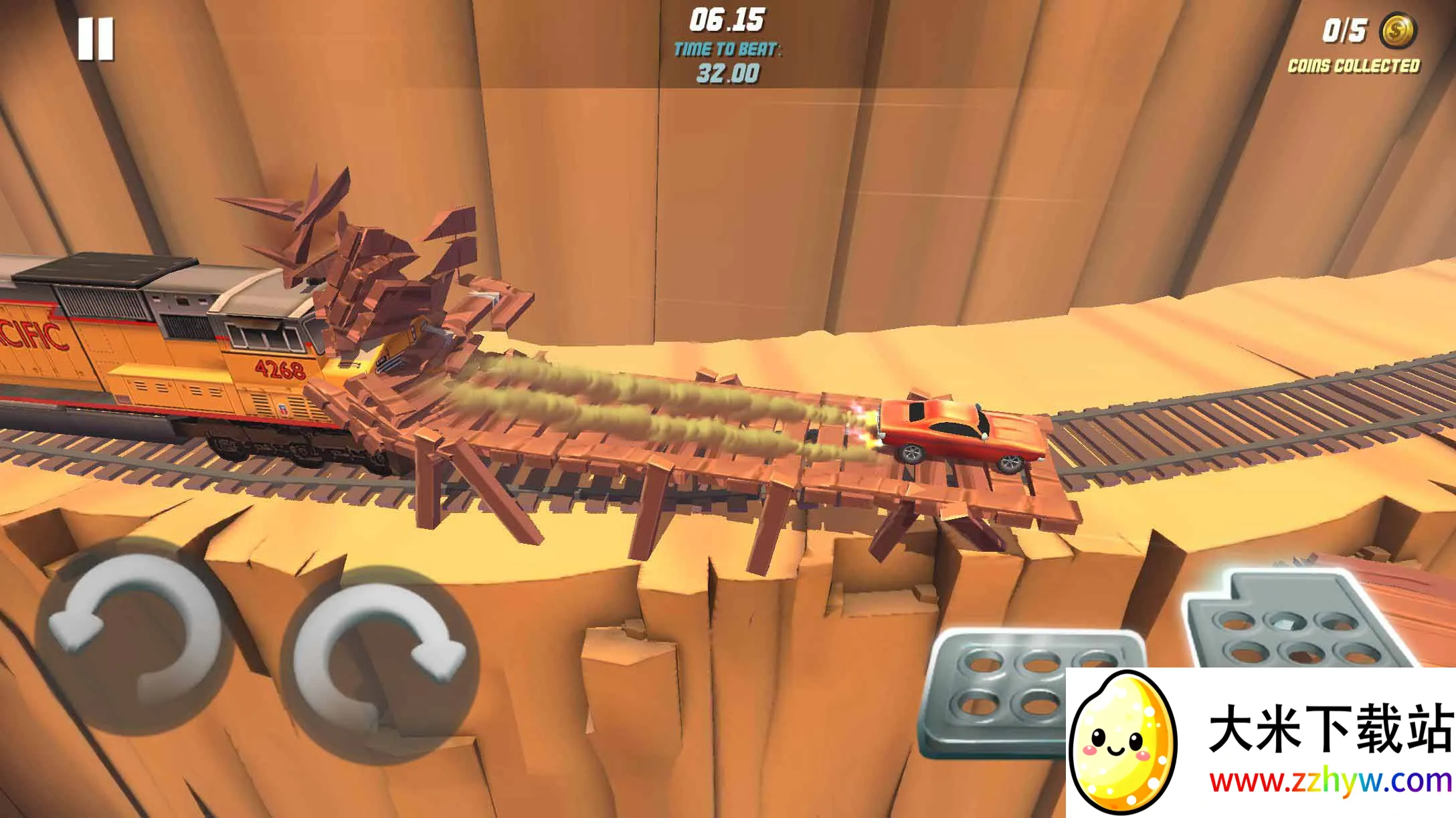Pause the game
Image resolution: width=1456 pixels, height=818 pixels.
96,39
